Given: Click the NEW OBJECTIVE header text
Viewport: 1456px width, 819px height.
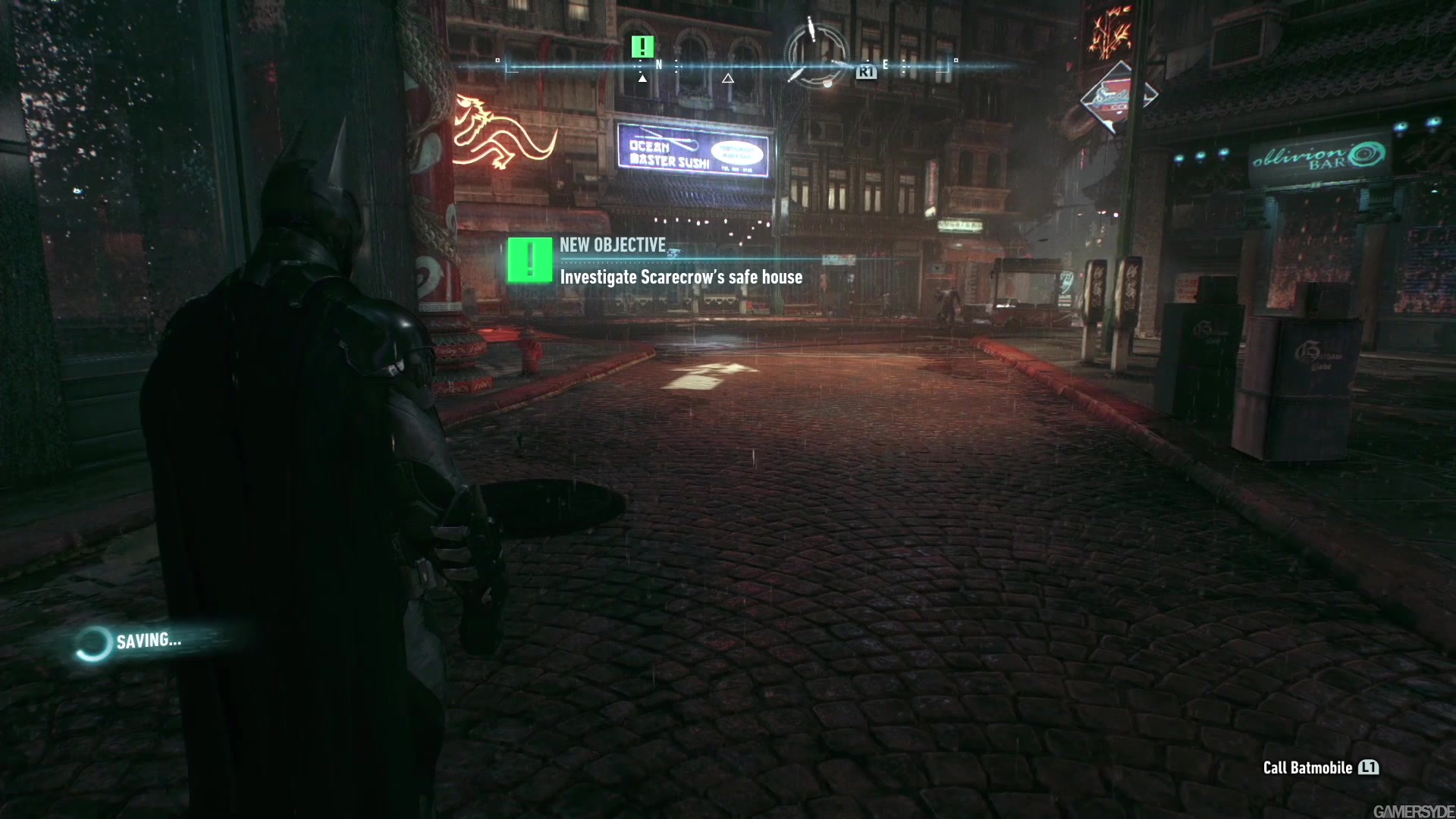Looking at the screenshot, I should 610,244.
